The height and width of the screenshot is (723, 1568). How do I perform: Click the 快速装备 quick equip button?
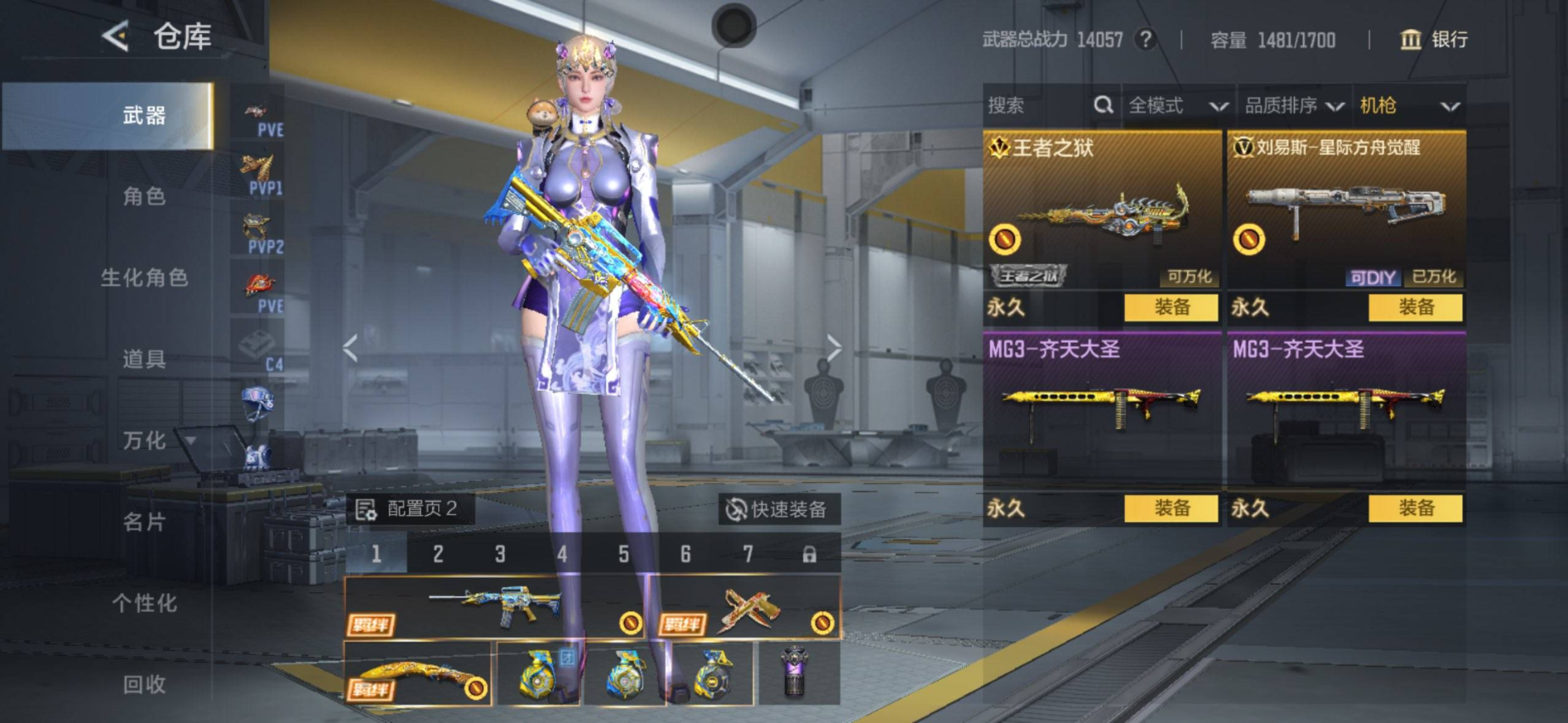tap(777, 509)
